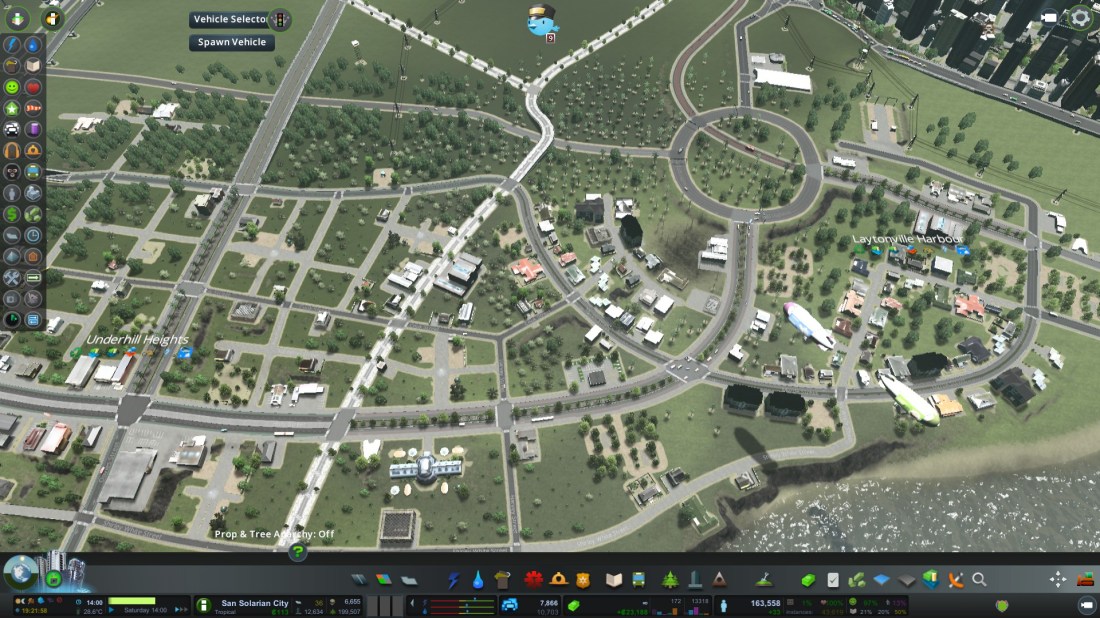This screenshot has width=1100, height=618.
Task: Open the electricity build menu
Action: pos(454,580)
